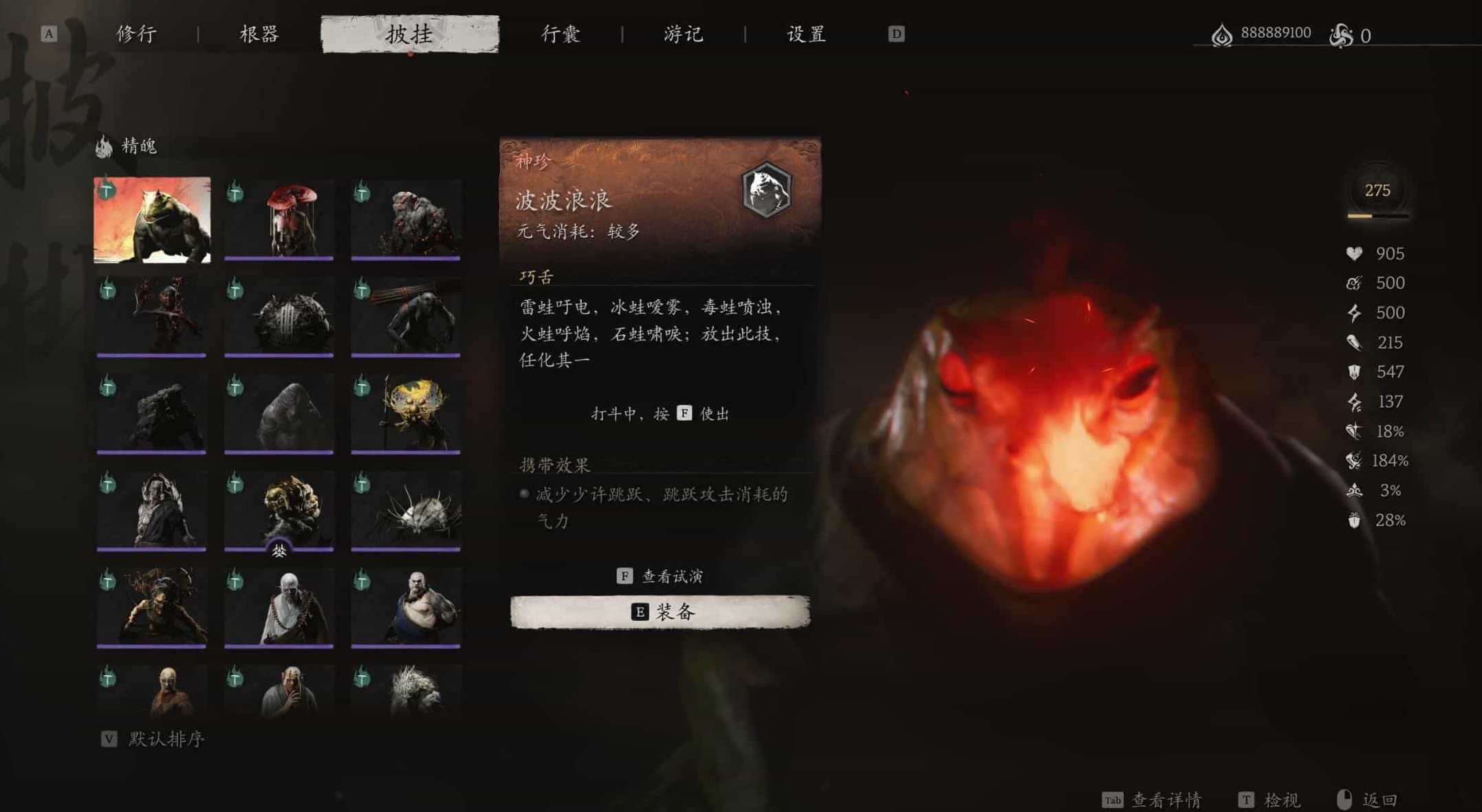This screenshot has height=812, width=1482.
Task: Open the 行囊 inventory tab
Action: click(559, 34)
